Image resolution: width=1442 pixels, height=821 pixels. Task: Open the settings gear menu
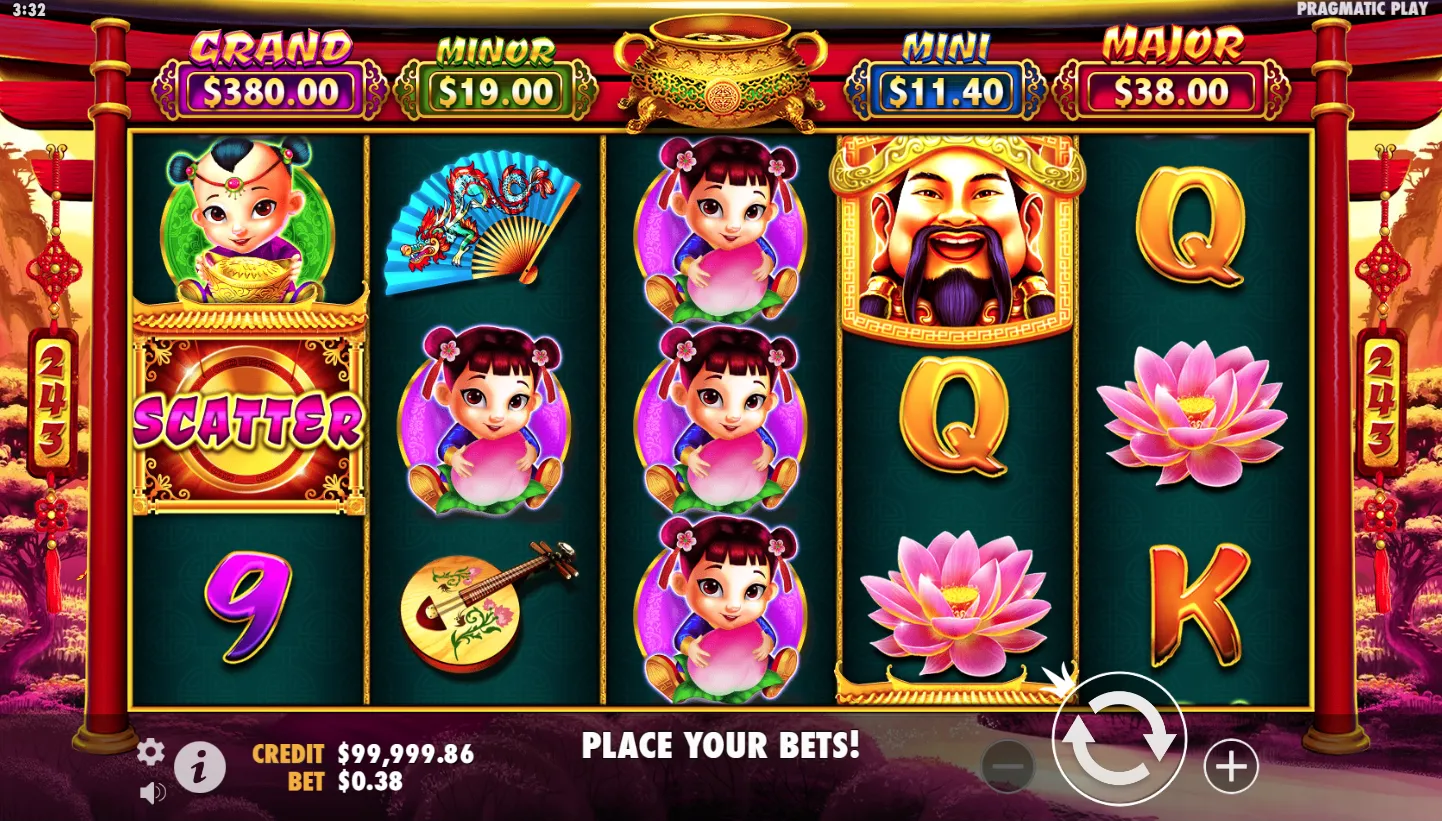click(151, 752)
